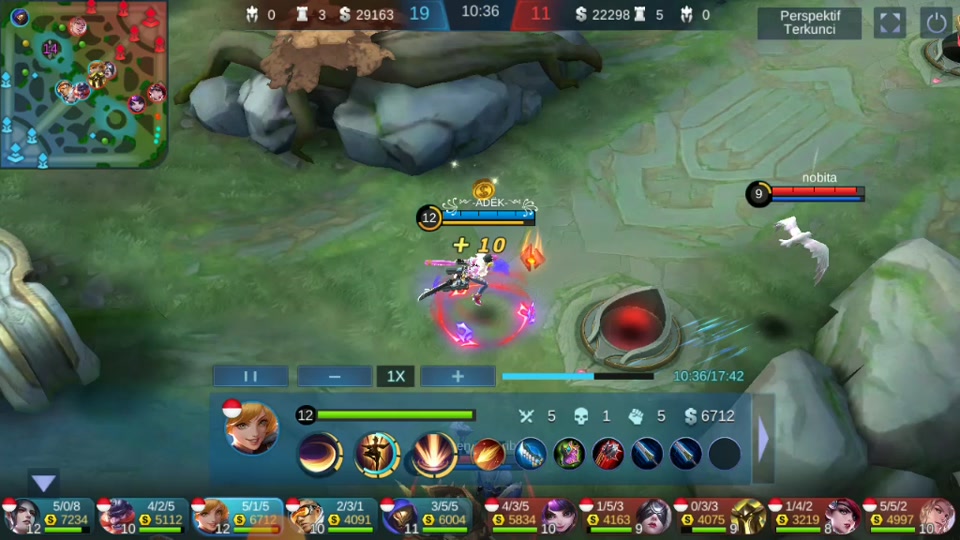Open the minimap
960x540 pixels.
83,84
